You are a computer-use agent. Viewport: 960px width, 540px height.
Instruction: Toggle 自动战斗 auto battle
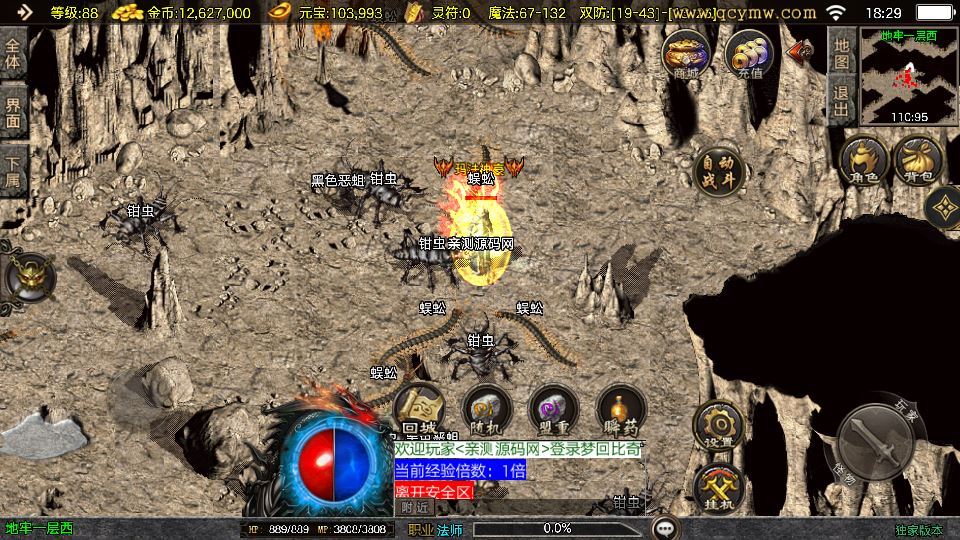[x=718, y=172]
